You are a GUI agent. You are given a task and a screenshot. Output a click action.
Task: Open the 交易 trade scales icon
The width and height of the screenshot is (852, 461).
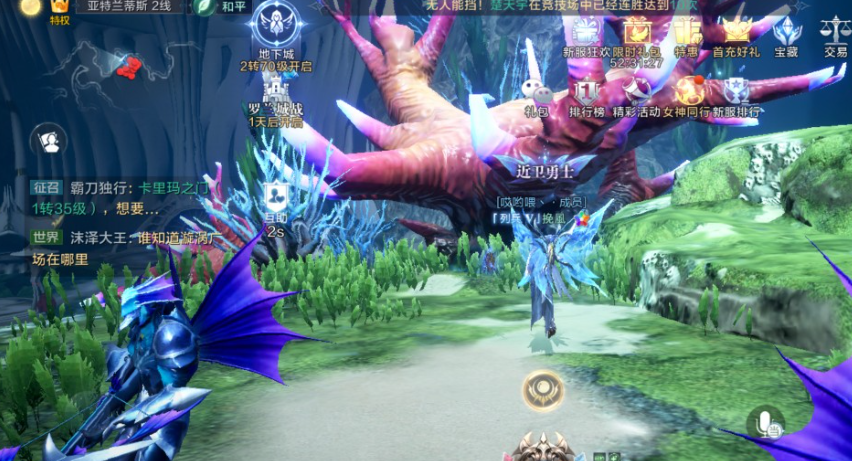tap(835, 34)
